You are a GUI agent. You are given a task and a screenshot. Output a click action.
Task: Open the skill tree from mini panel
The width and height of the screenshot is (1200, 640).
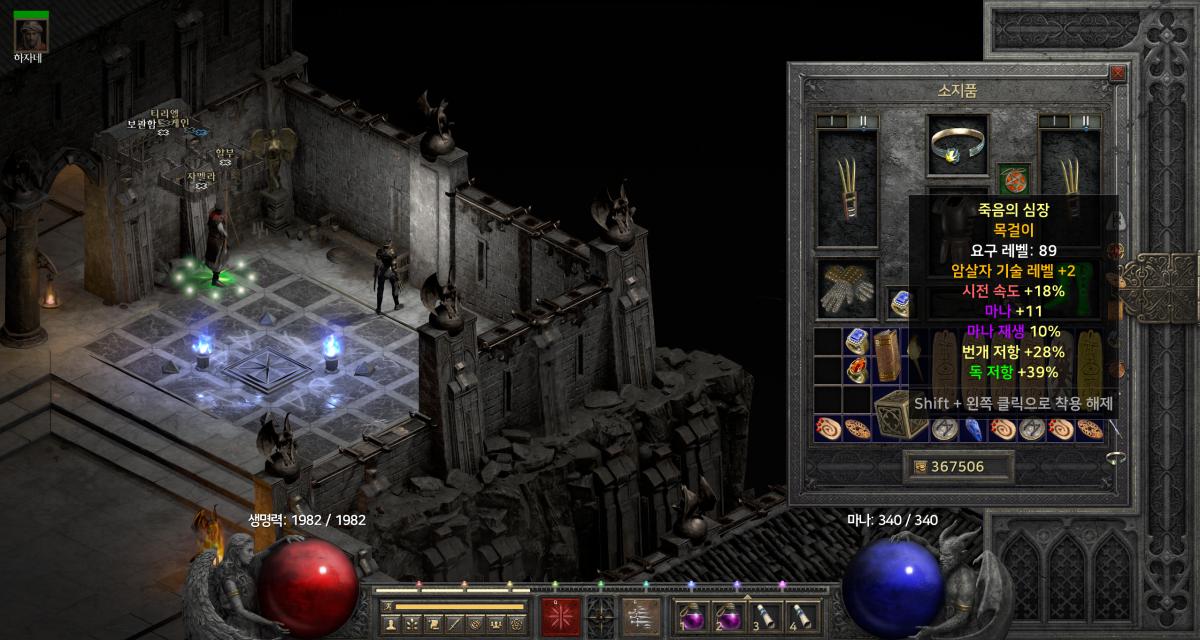click(411, 624)
